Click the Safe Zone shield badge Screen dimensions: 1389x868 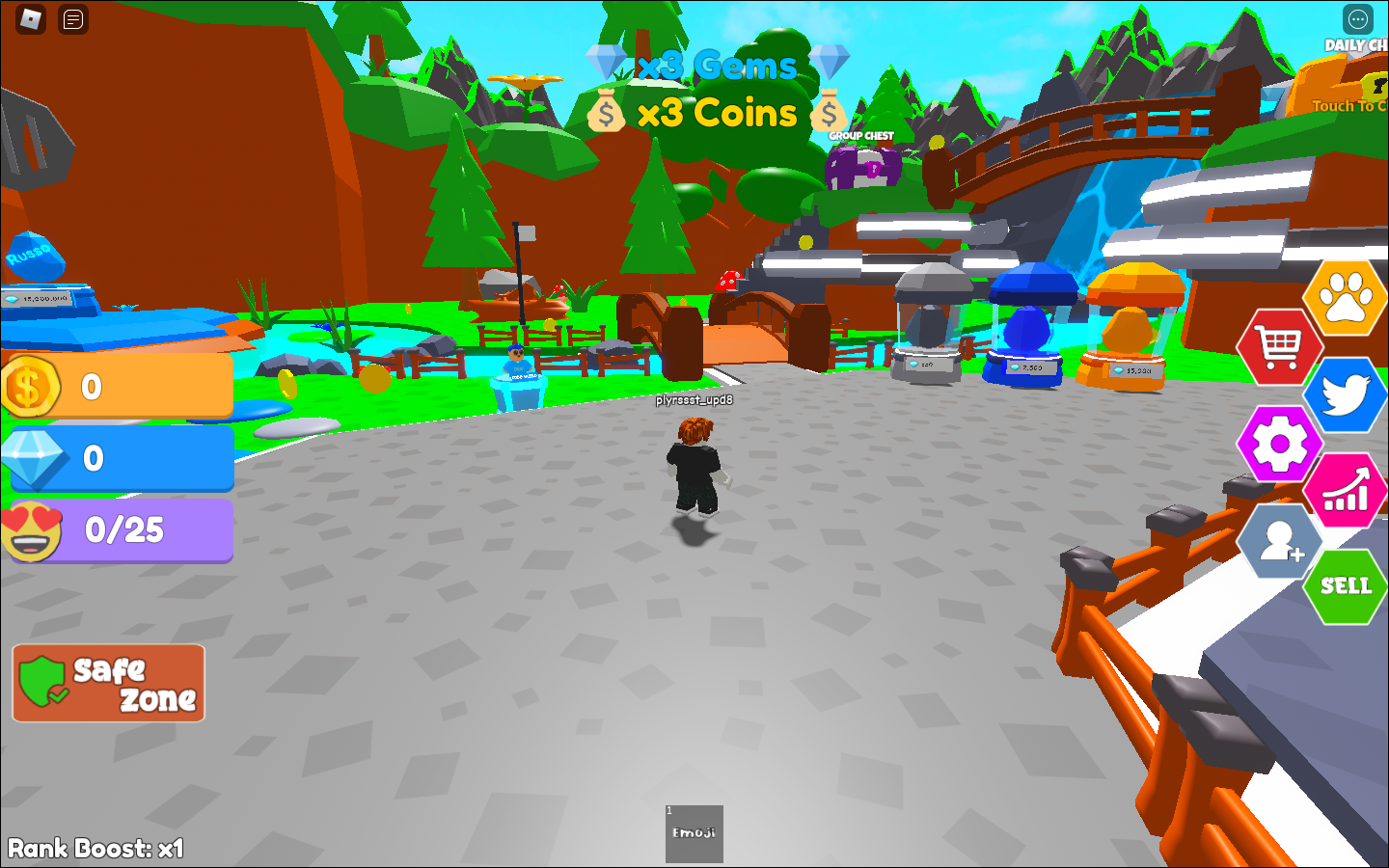tap(107, 683)
